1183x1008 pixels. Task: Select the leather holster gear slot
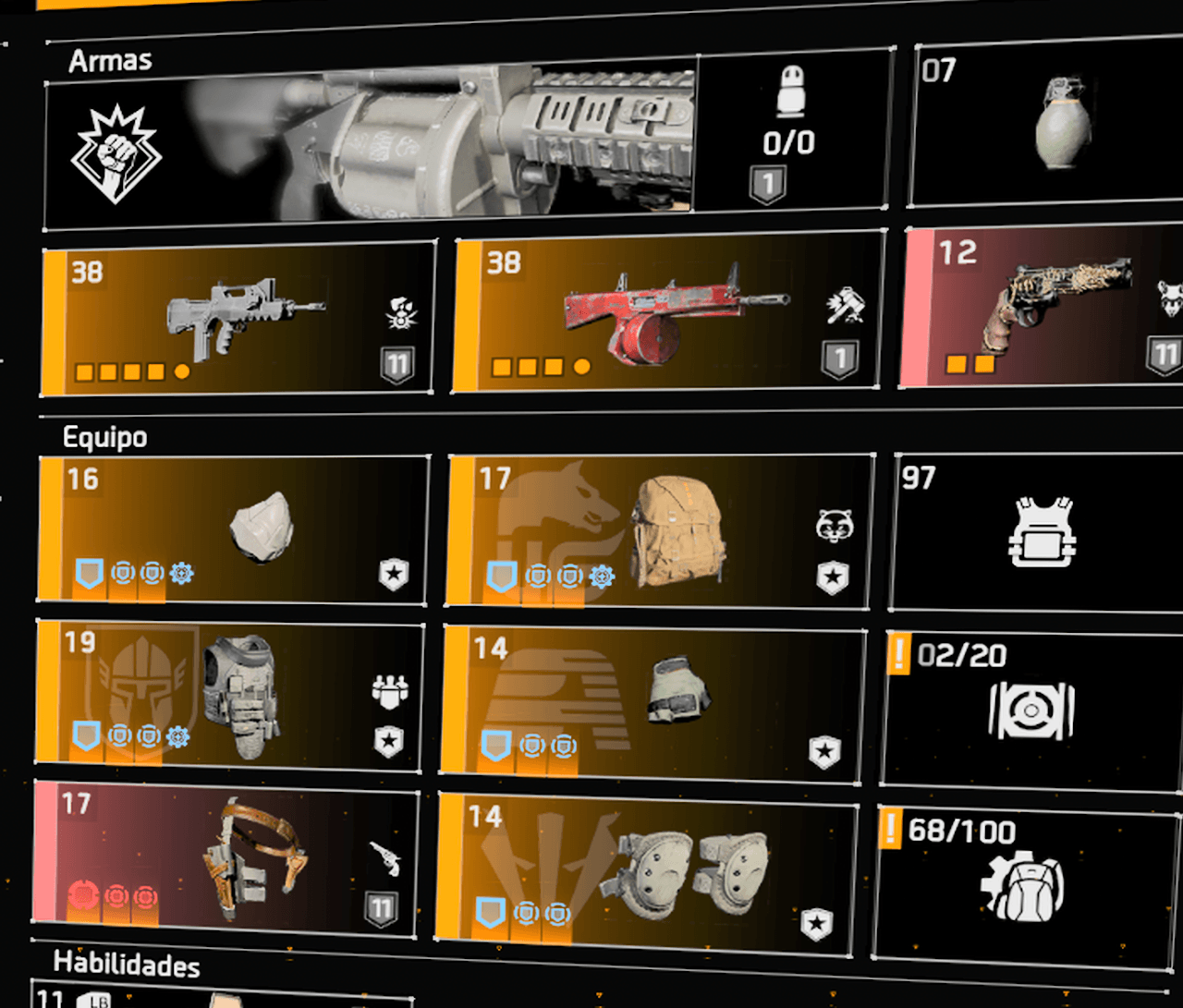pos(225,855)
